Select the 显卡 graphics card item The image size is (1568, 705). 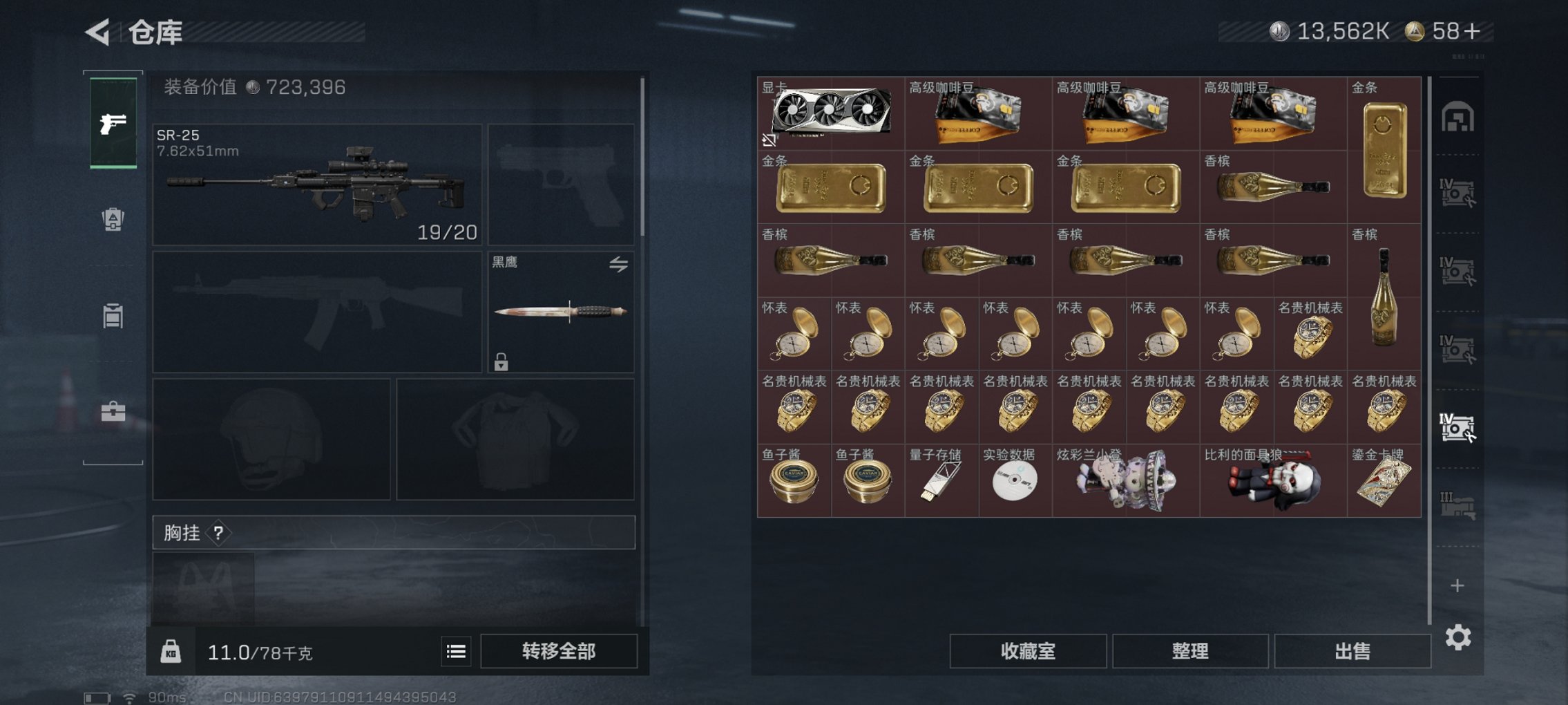pyautogui.click(x=829, y=114)
